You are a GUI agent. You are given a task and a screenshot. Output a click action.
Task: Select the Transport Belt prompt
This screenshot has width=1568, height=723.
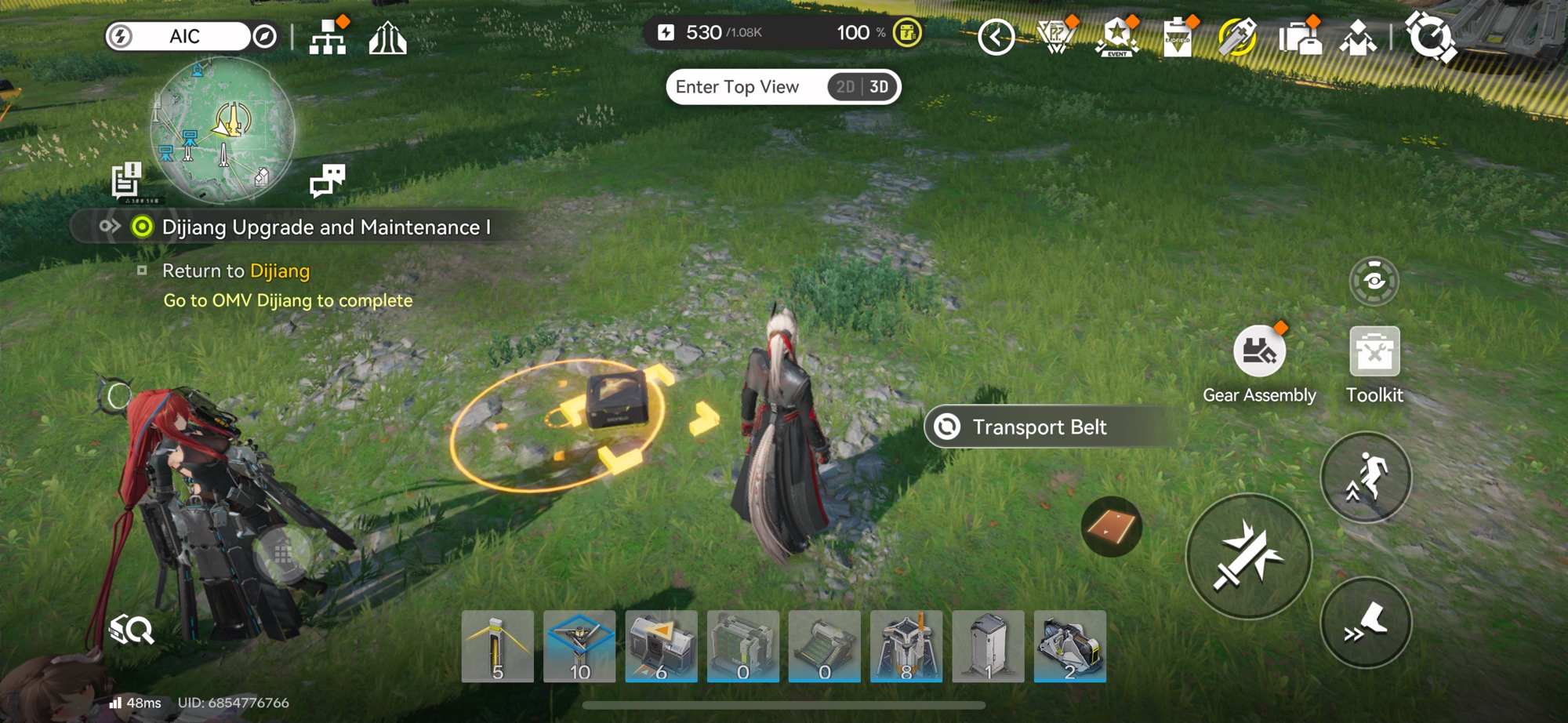(x=1039, y=427)
